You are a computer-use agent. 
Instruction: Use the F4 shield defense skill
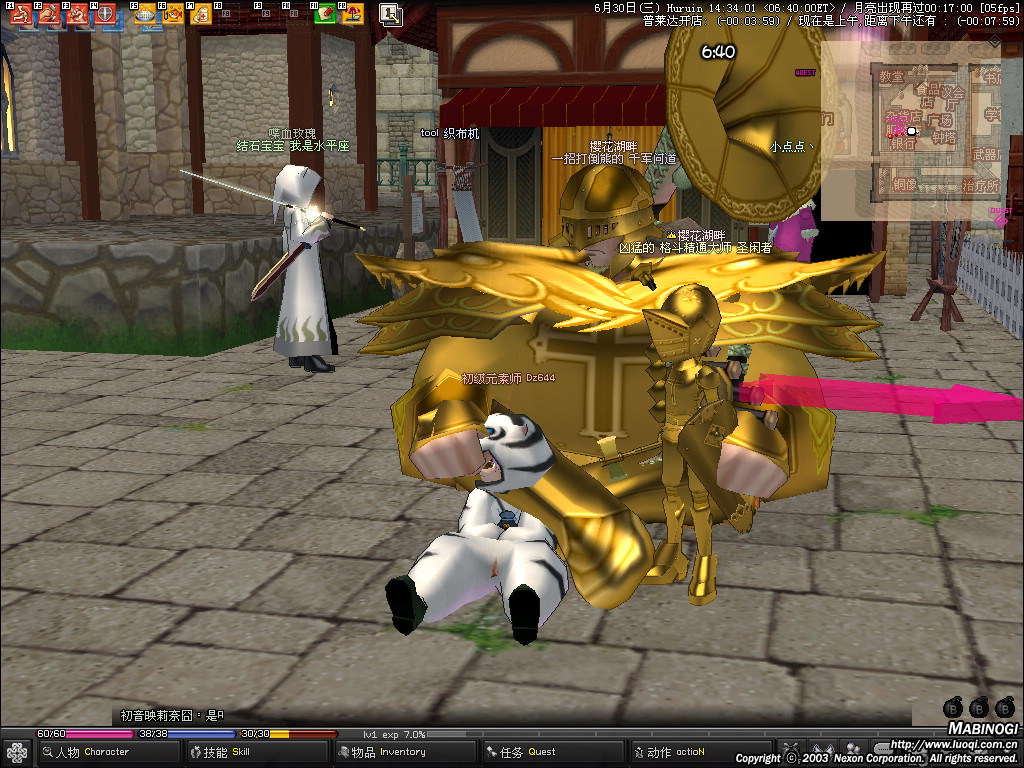pyautogui.click(x=104, y=14)
